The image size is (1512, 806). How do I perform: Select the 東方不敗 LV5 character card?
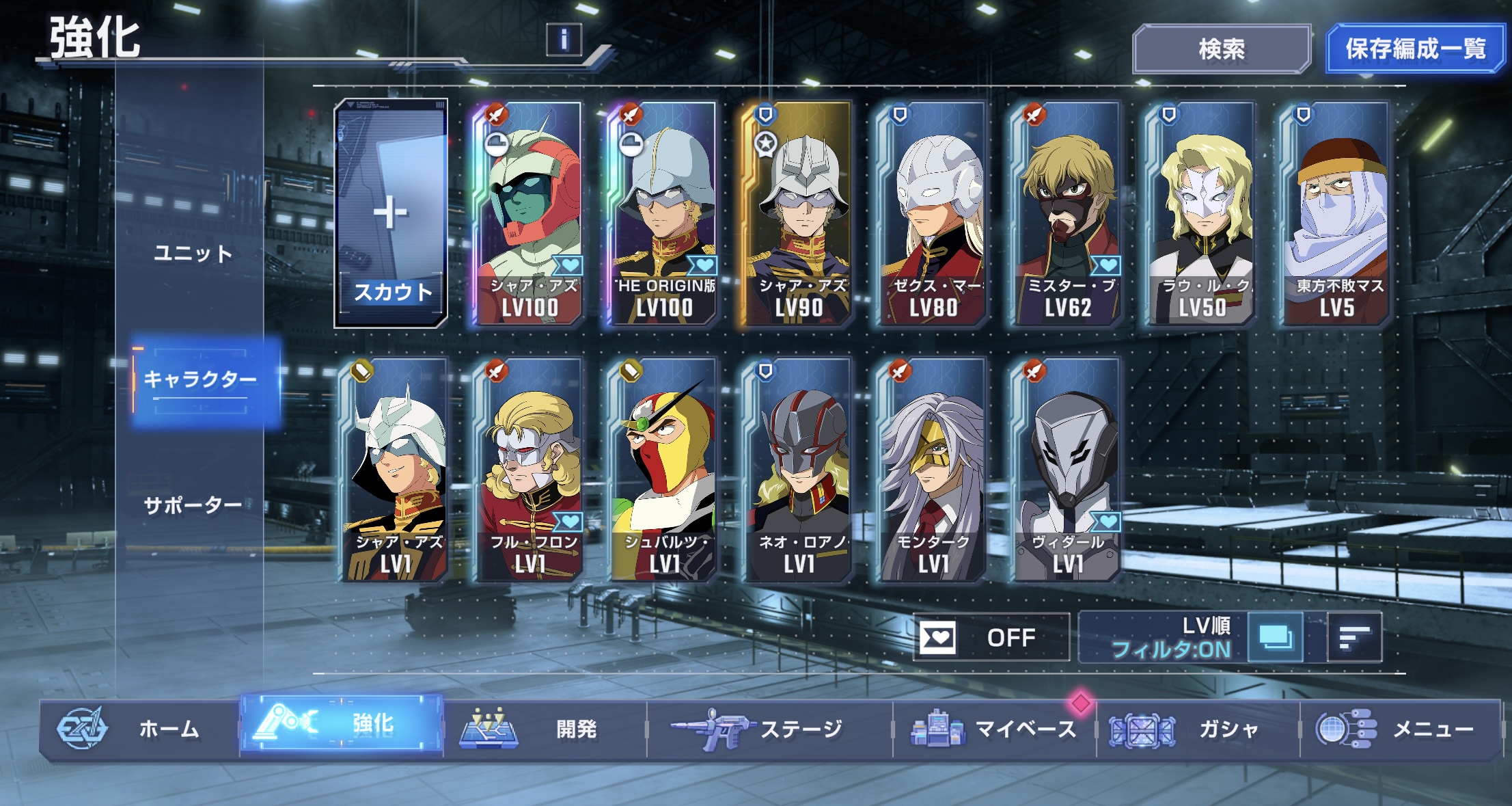click(x=1336, y=215)
